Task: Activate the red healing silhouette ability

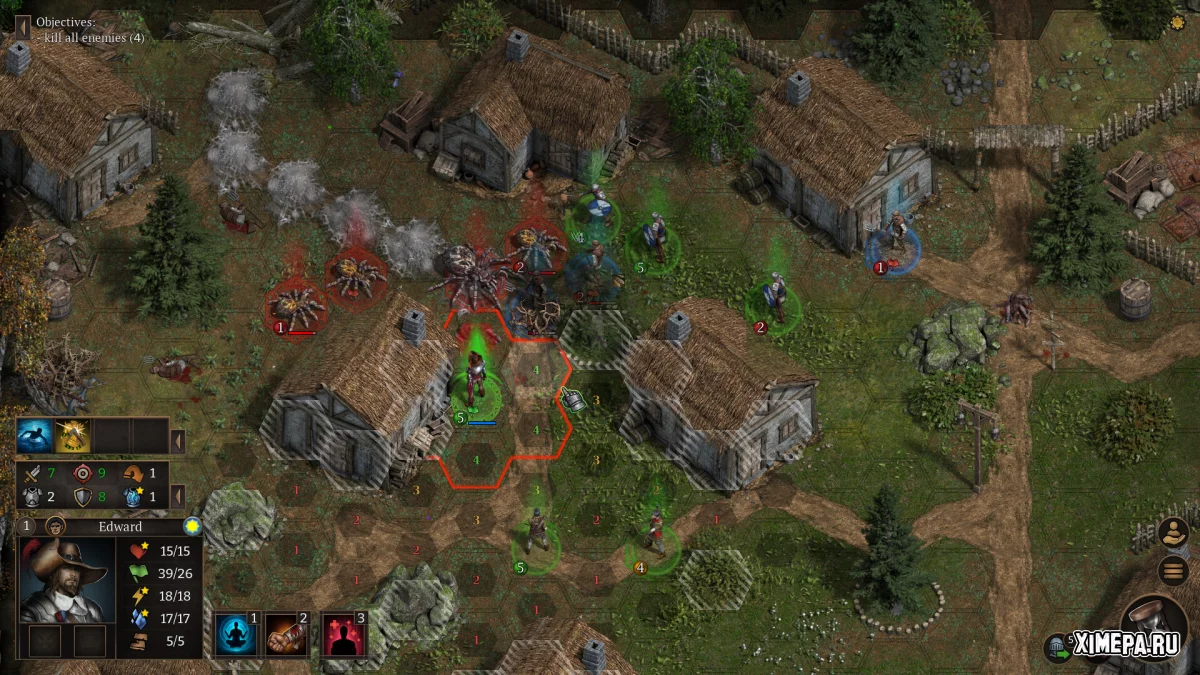Action: tap(343, 636)
